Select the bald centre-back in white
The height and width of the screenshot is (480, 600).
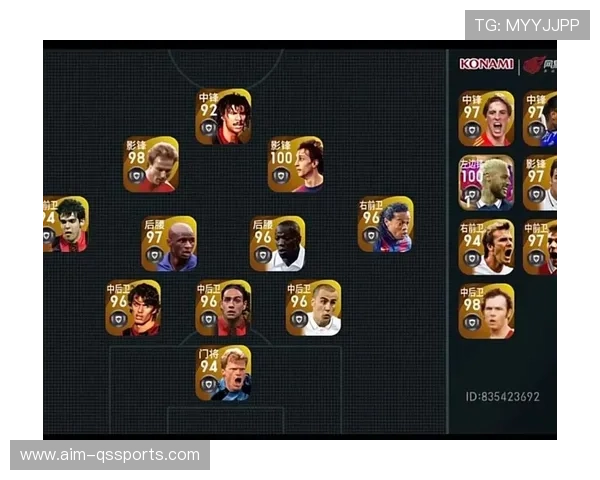[x=313, y=307]
